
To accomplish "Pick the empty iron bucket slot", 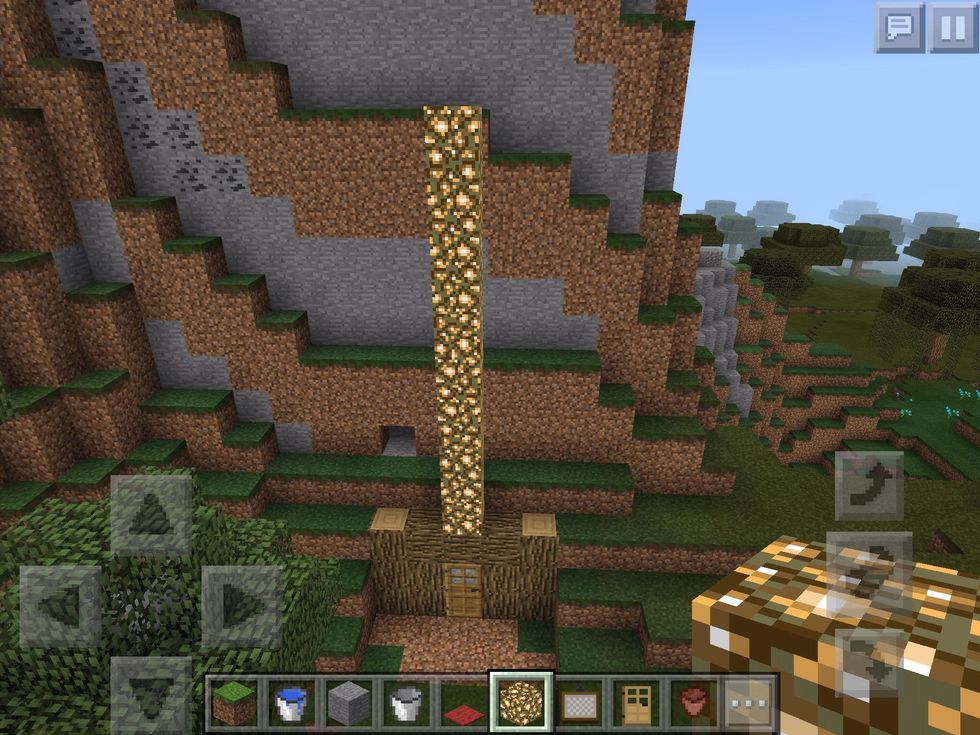I will pyautogui.click(x=407, y=703).
